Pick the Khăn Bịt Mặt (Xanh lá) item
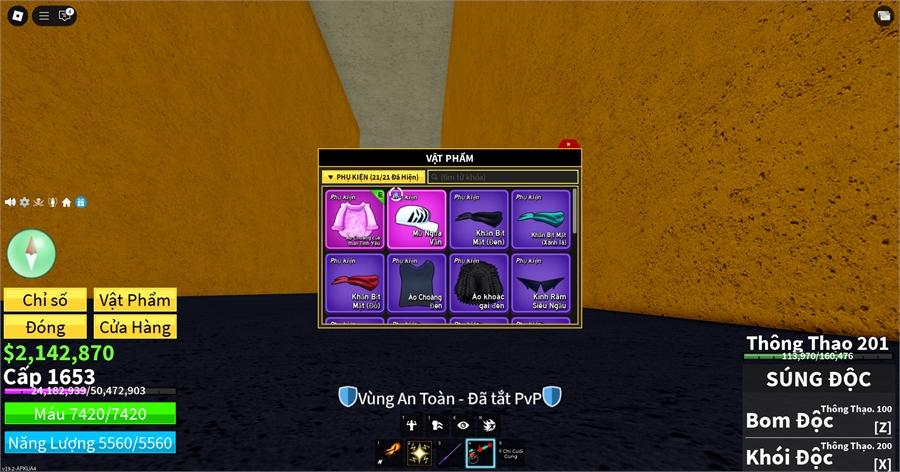This screenshot has height=472, width=900. (x=540, y=219)
